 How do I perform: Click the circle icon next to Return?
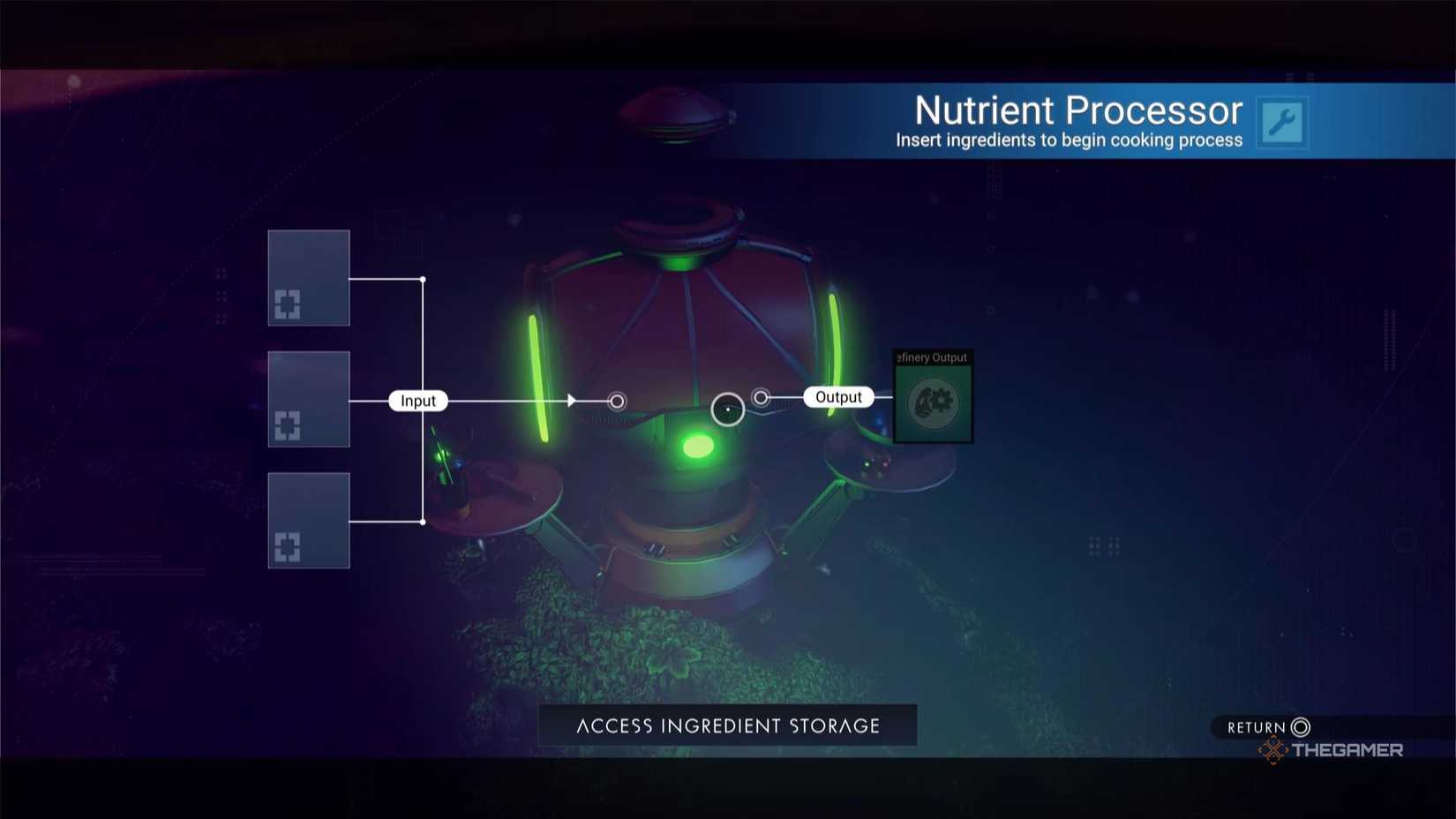coord(1299,726)
